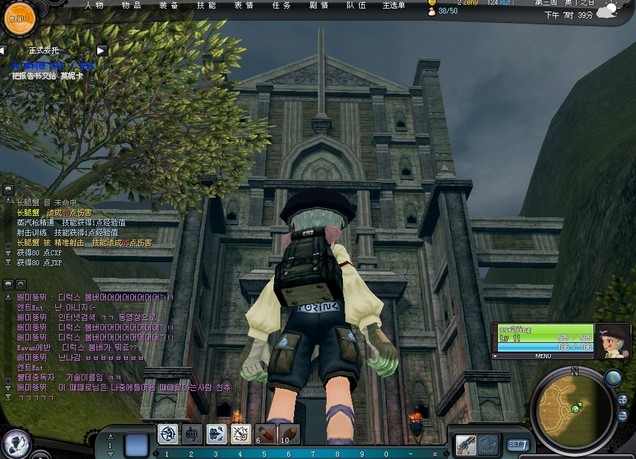Open the 人物 character menu
The width and height of the screenshot is (636, 459).
pos(94,5)
